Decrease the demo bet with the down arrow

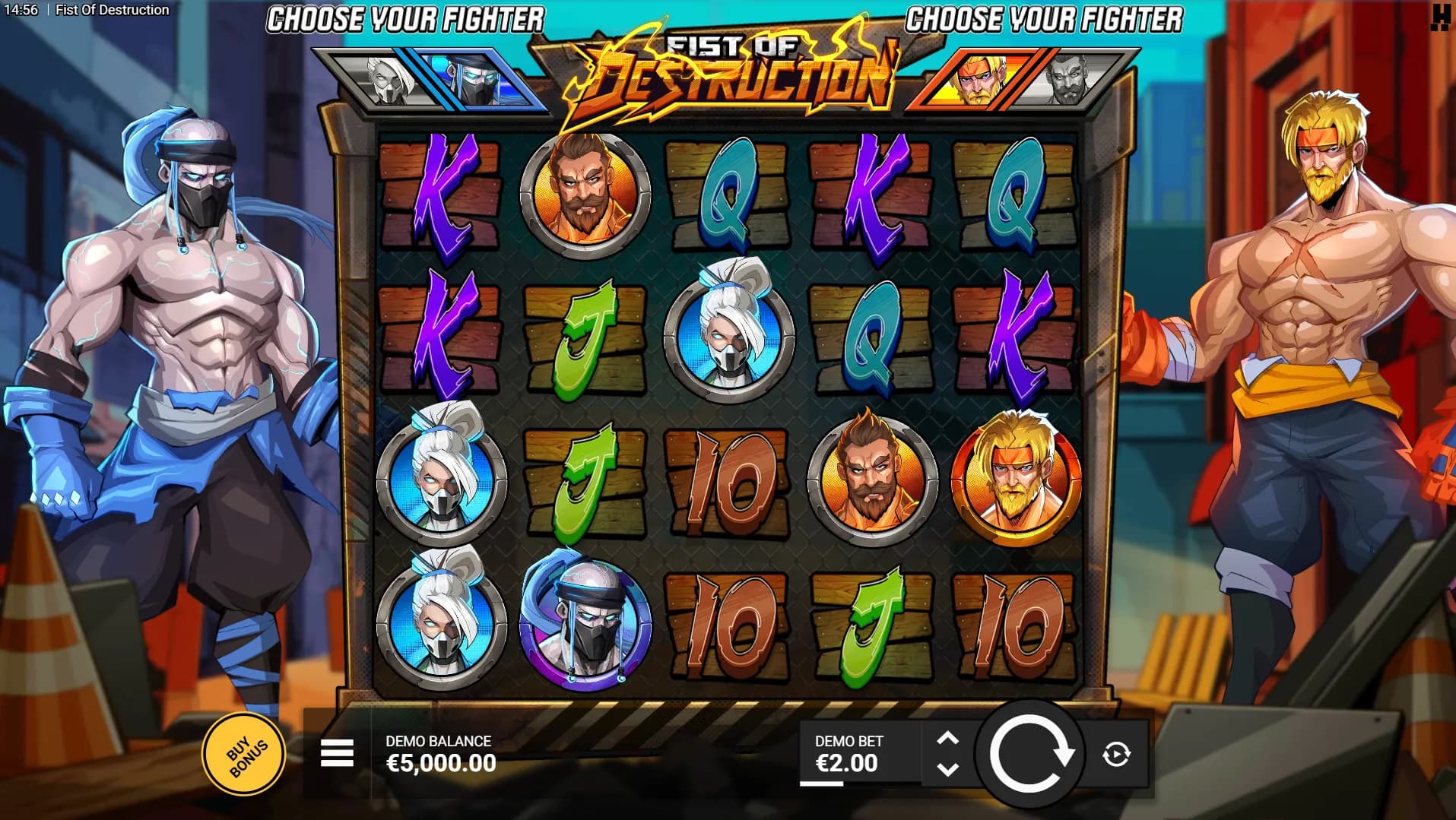pos(947,770)
